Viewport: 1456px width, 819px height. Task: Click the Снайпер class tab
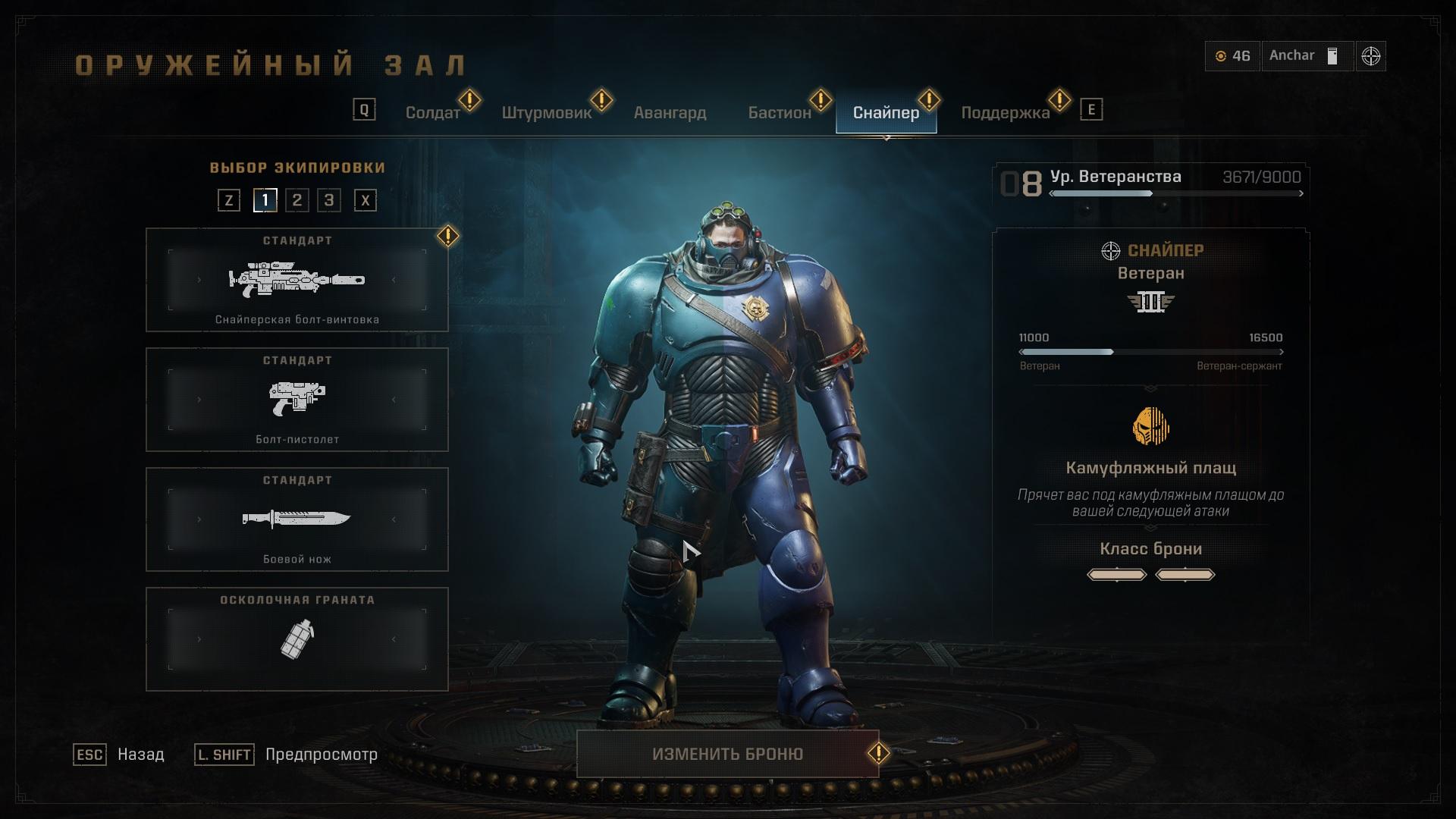[886, 113]
